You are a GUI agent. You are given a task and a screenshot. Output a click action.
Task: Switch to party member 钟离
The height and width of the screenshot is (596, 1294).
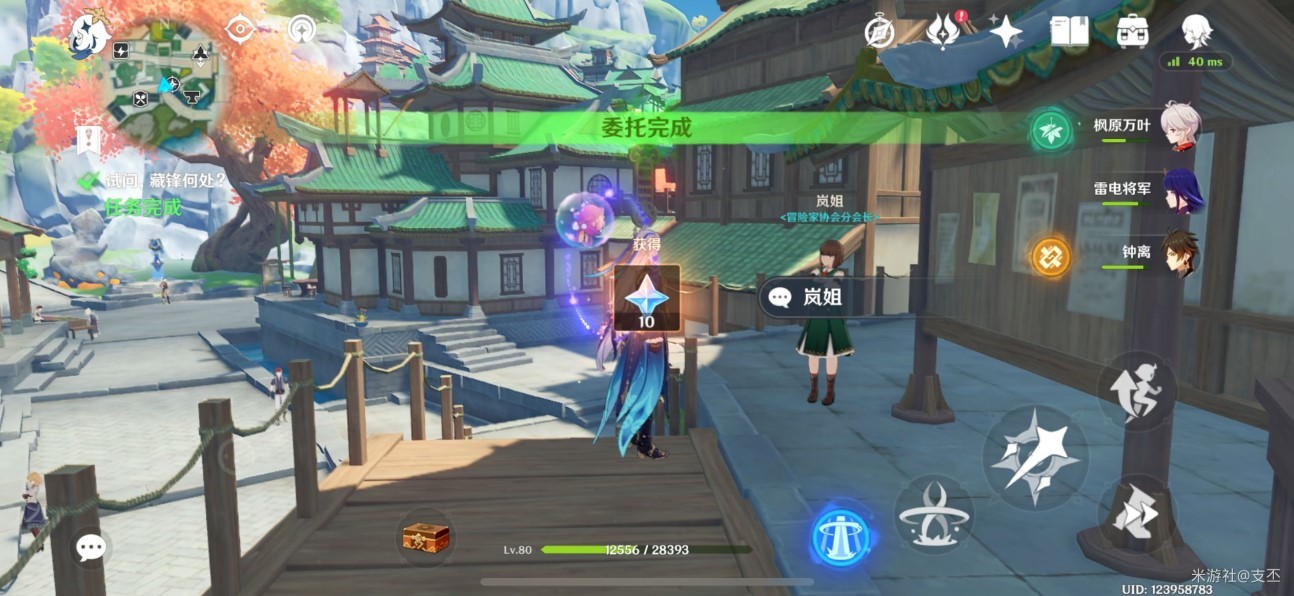(1150, 255)
